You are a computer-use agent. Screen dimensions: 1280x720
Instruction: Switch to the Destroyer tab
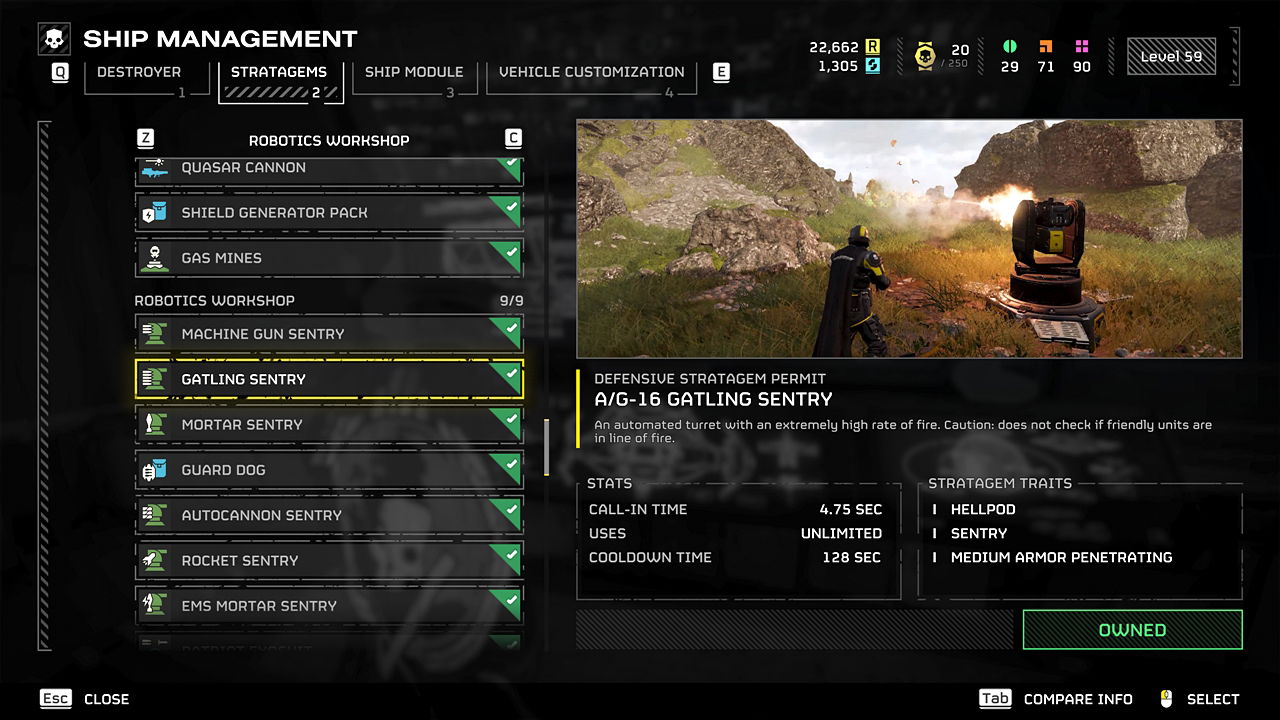click(138, 73)
